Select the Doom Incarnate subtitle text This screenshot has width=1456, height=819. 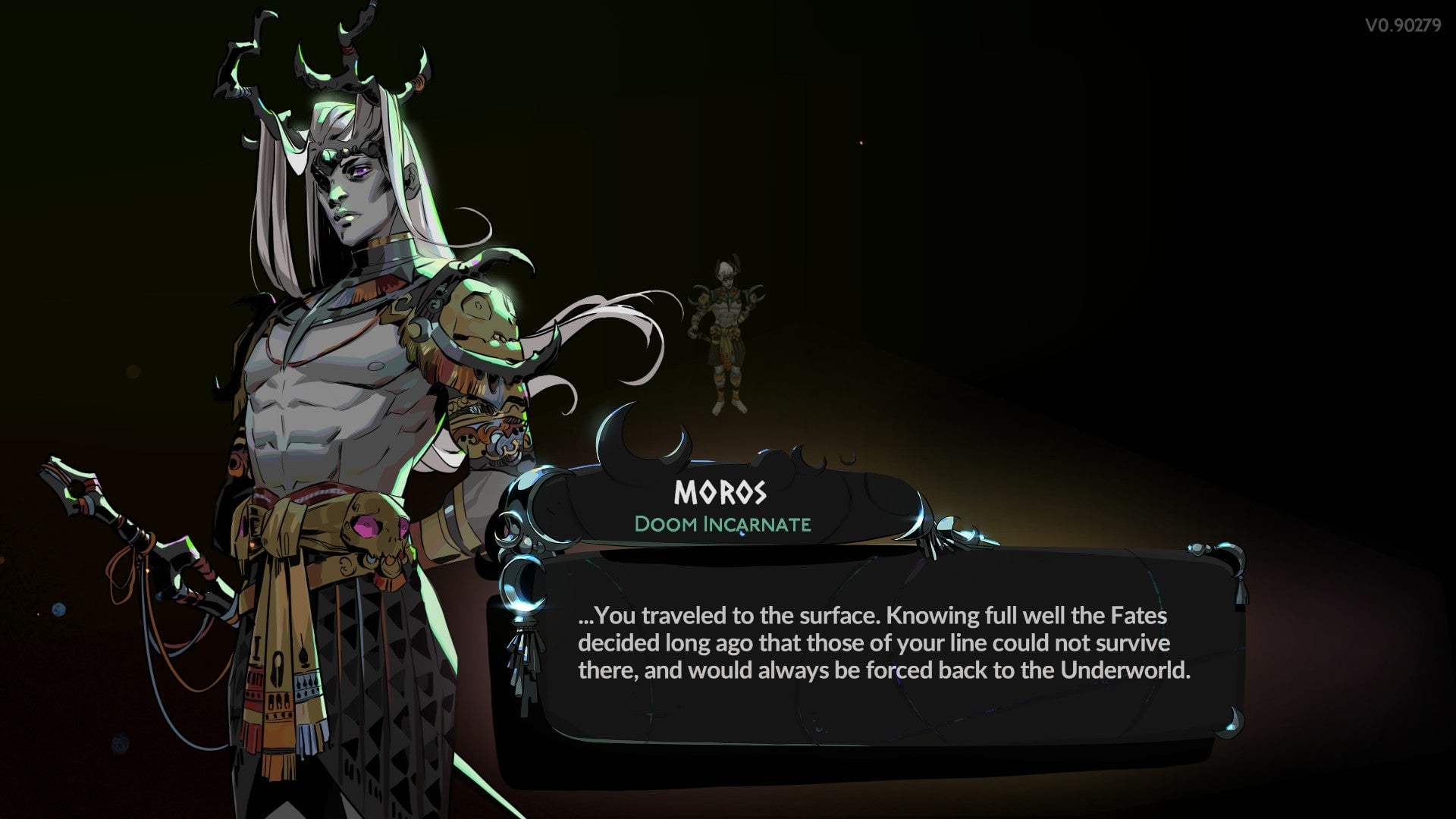click(722, 523)
